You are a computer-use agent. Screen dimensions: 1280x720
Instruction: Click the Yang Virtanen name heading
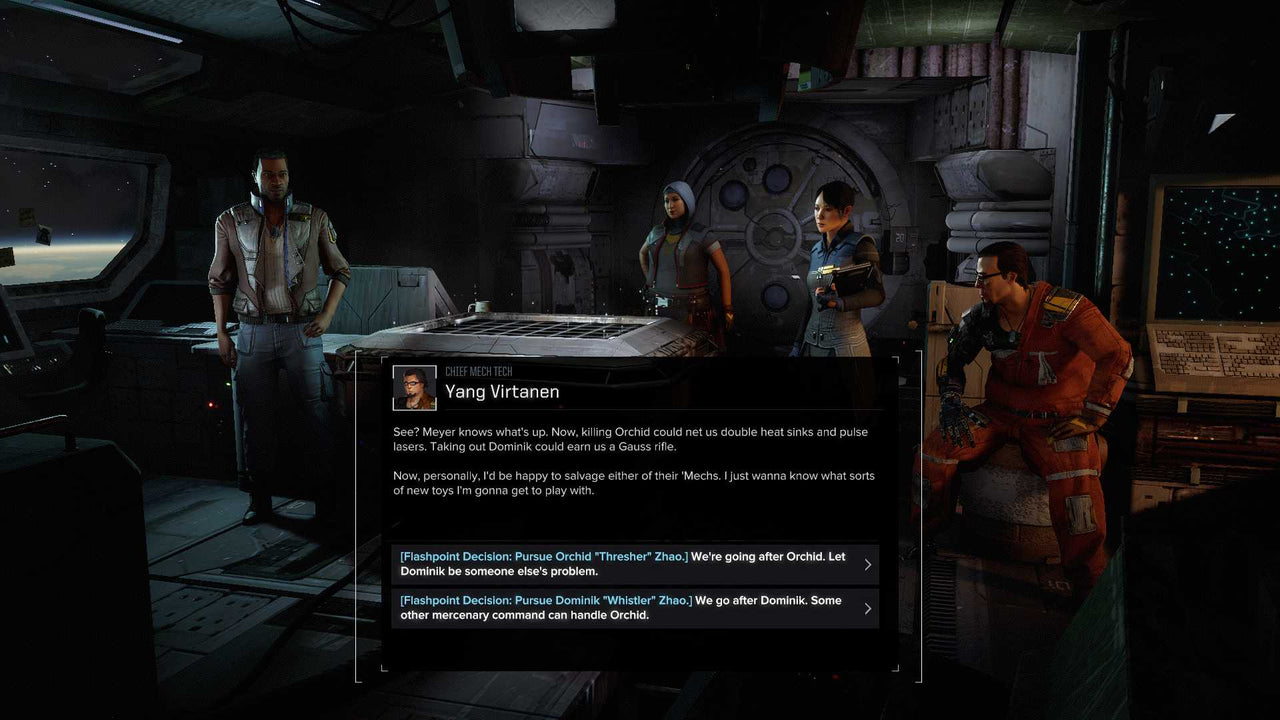502,391
